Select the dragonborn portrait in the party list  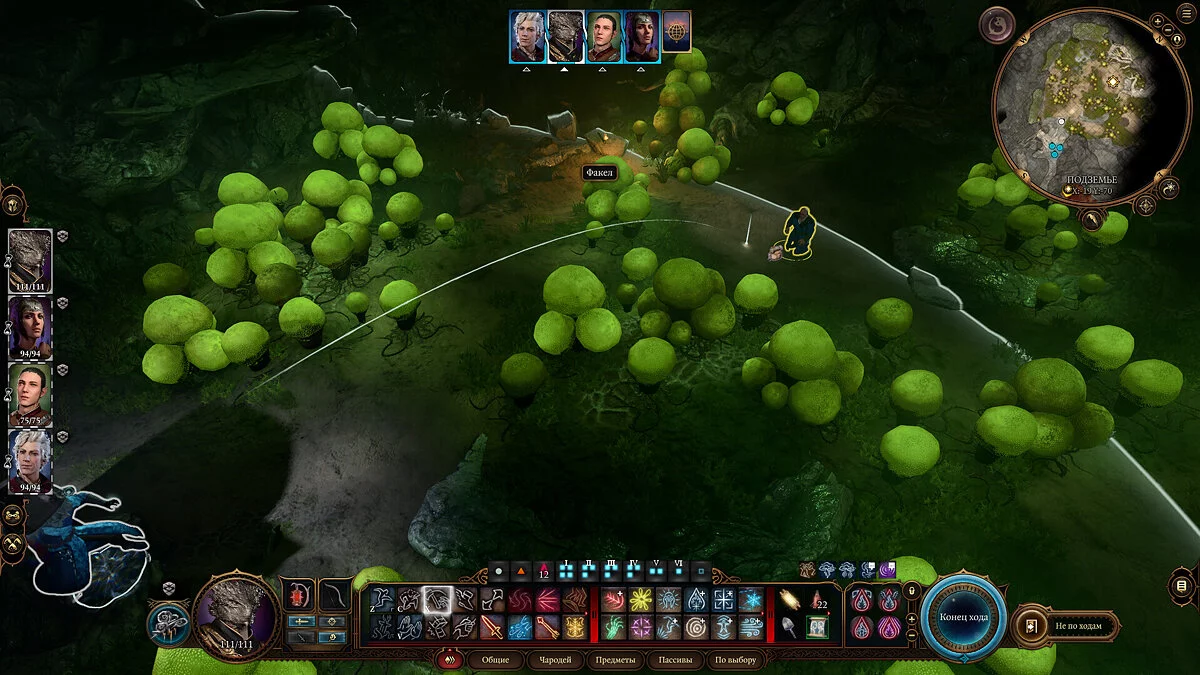coord(30,261)
